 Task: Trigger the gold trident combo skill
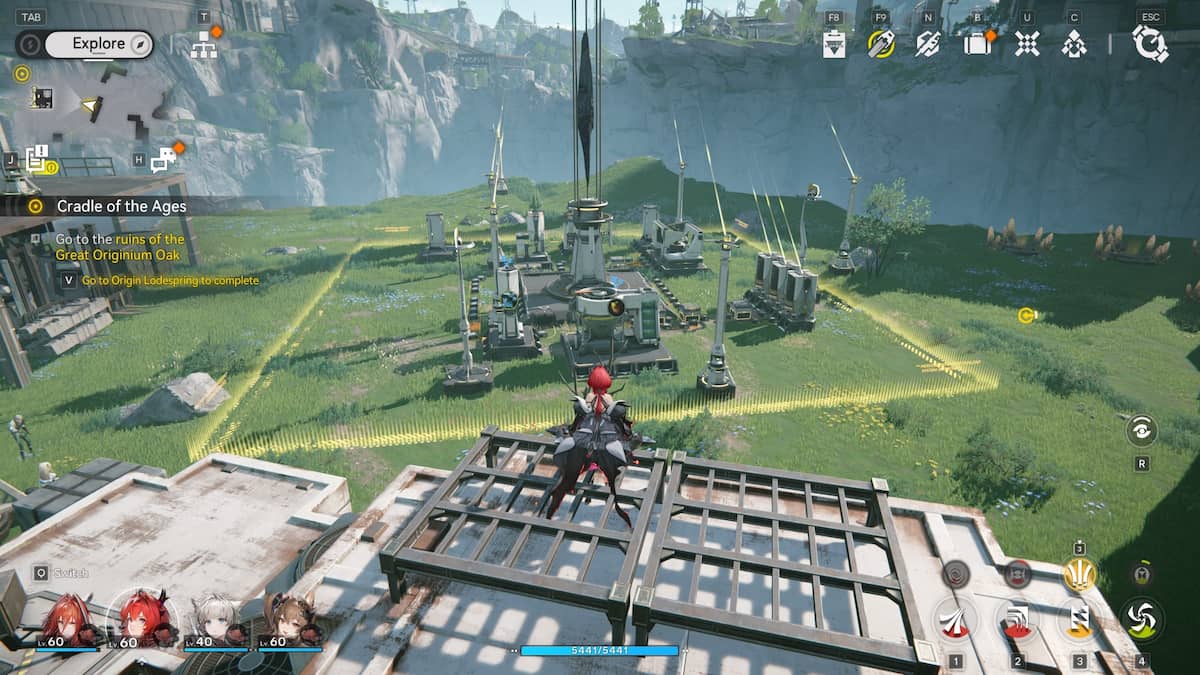[x=1079, y=574]
